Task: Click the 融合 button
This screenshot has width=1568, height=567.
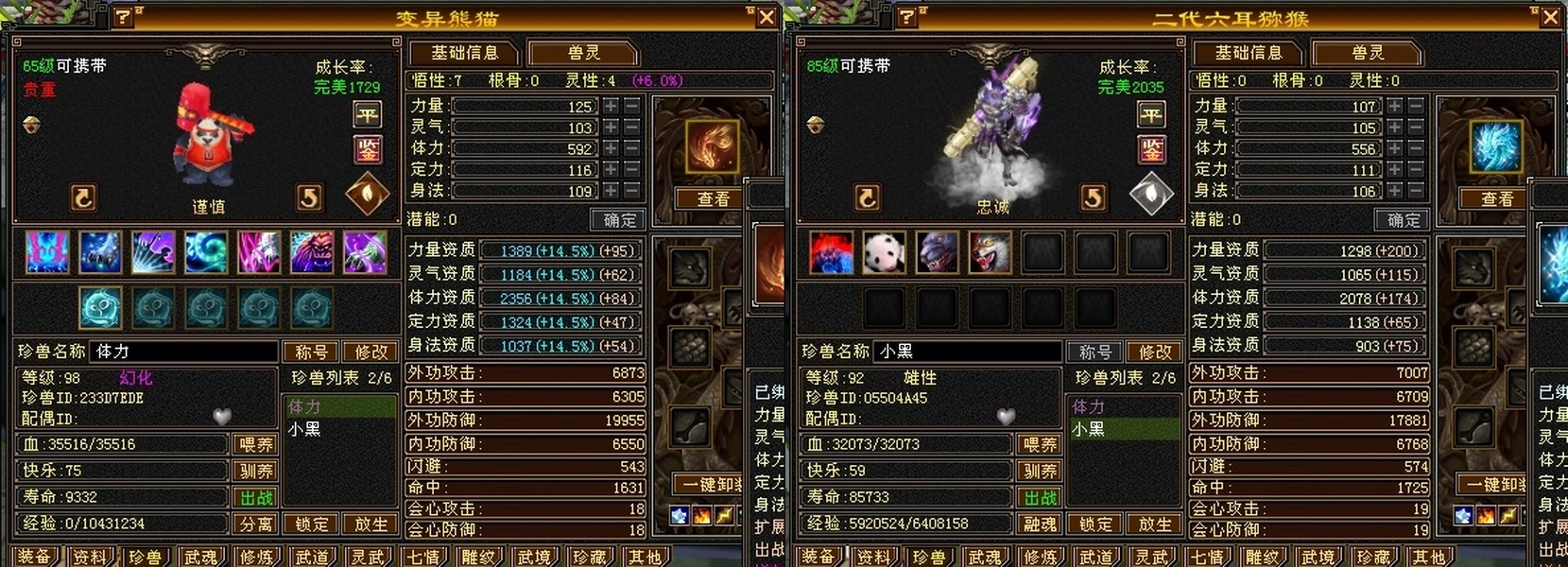Action: tap(1040, 524)
